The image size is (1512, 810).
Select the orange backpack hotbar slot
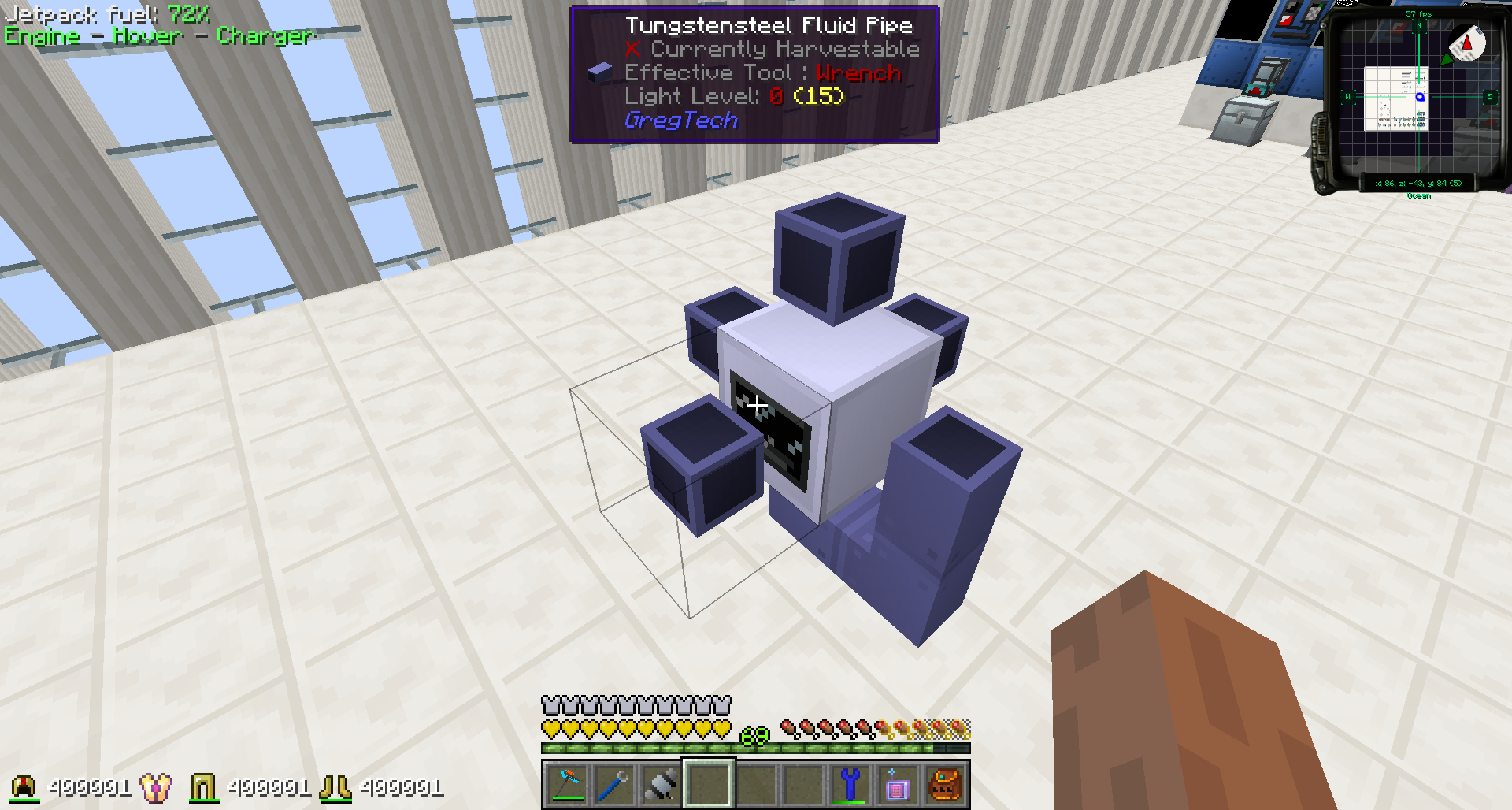pyautogui.click(x=944, y=785)
